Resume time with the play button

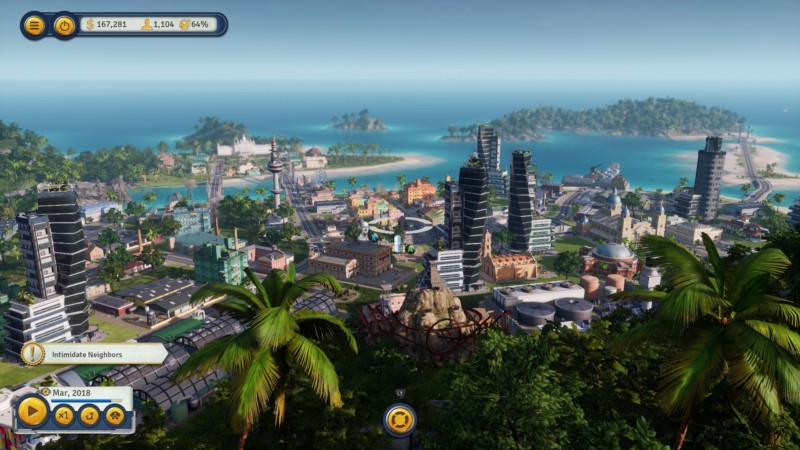pos(32,411)
